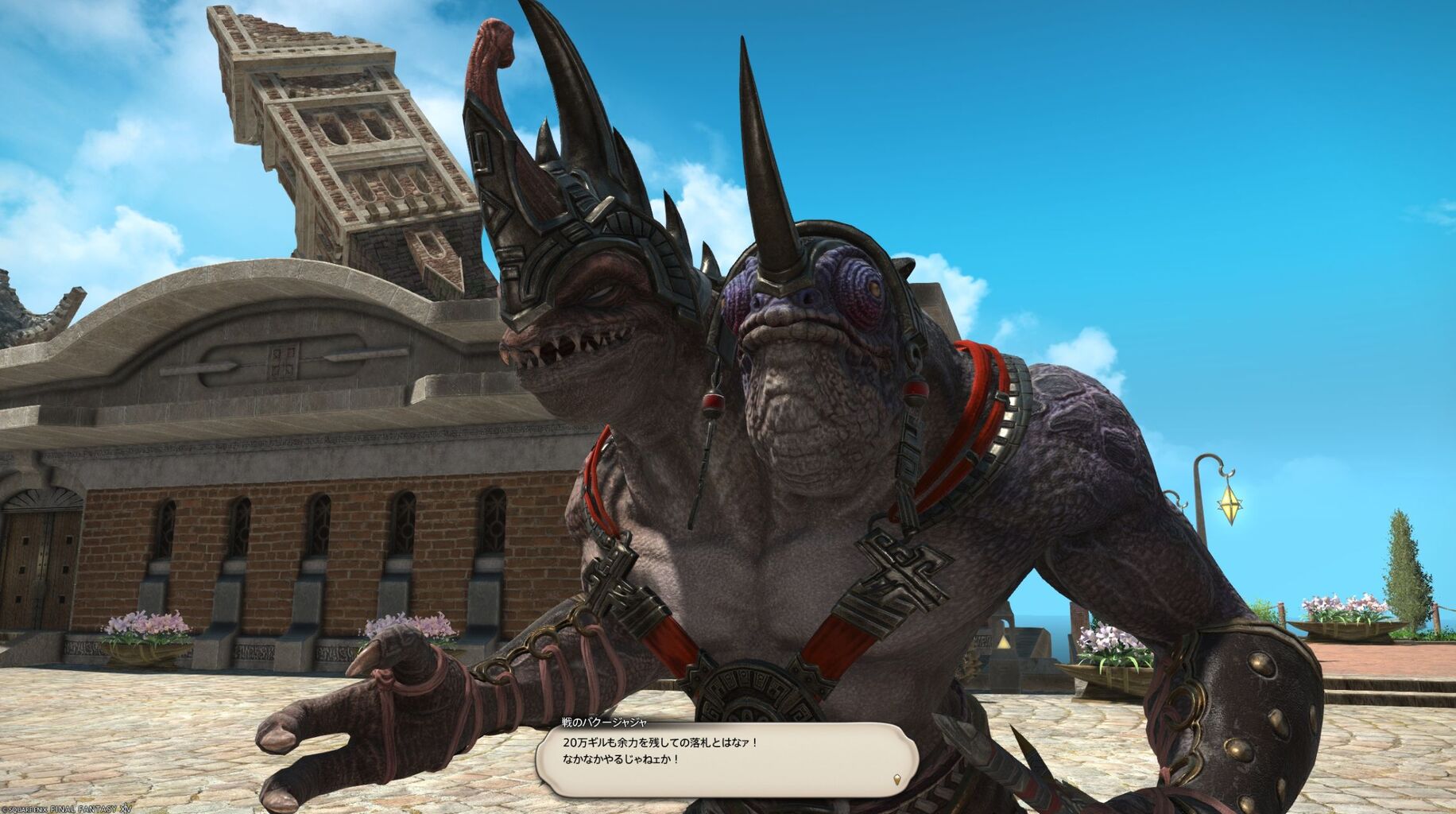Advance Bakool Ja Ja's dialogue box

click(726, 759)
